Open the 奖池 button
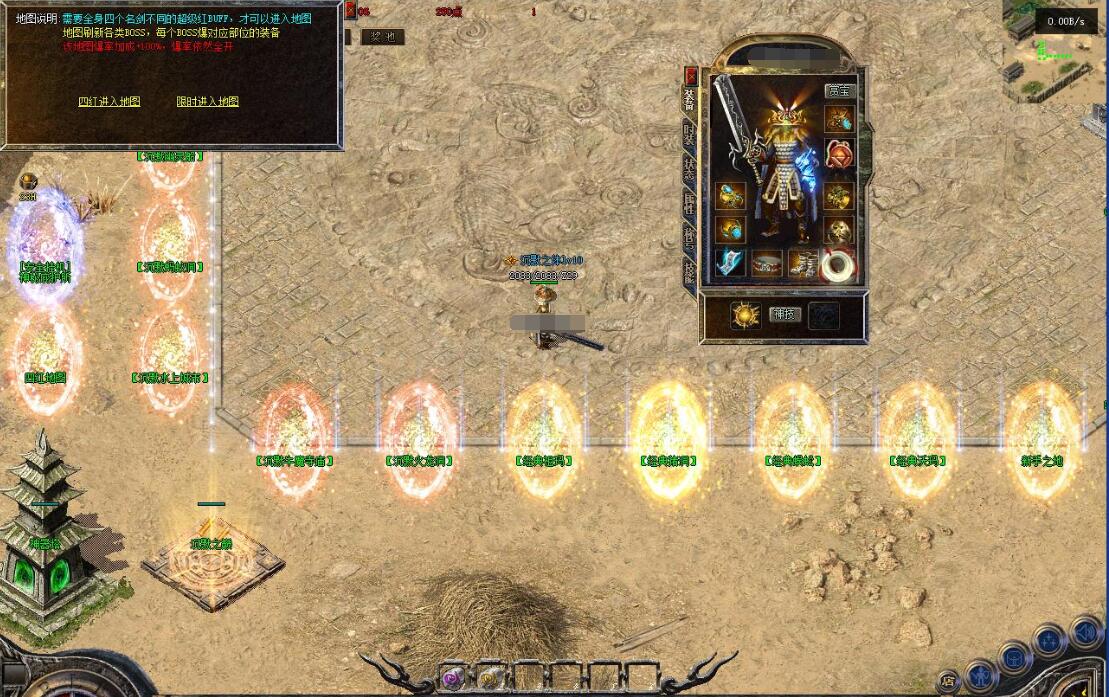1109x697 pixels. [381, 37]
